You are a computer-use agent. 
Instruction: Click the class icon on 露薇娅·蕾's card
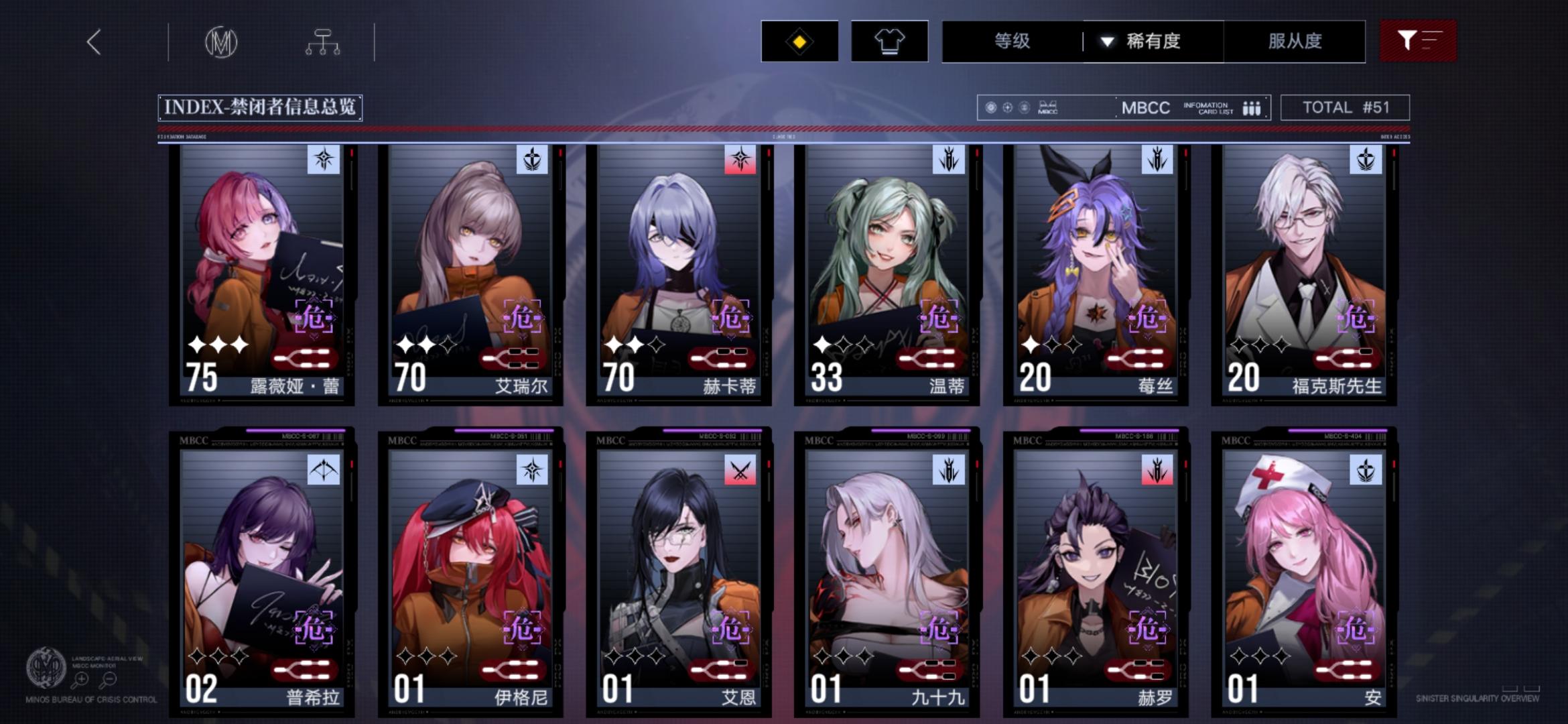point(325,158)
